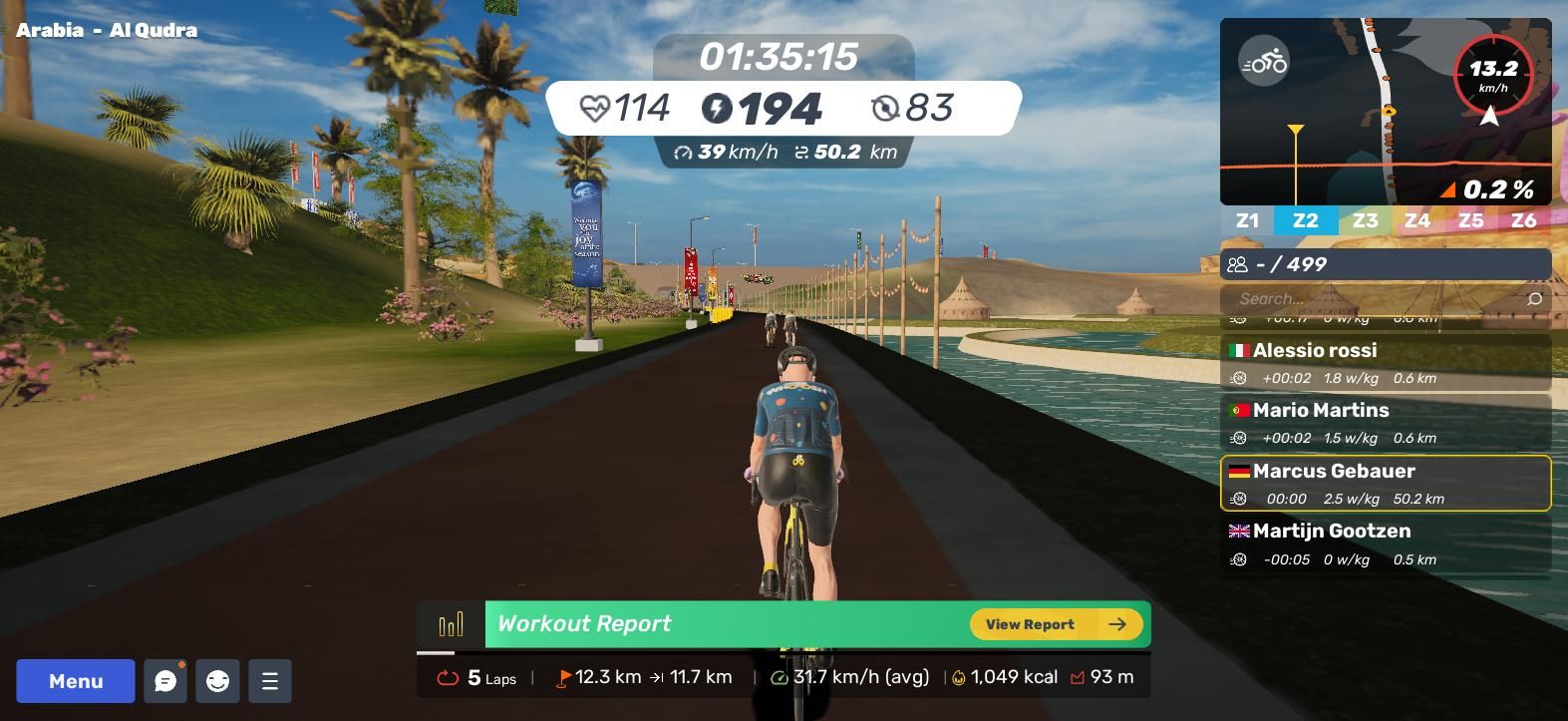Select the Z4 power zone tab
This screenshot has height=721, width=1568.
coord(1417,220)
